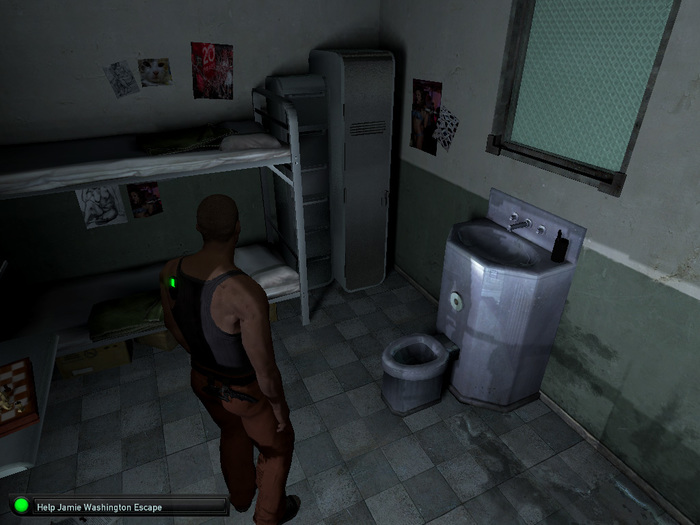
Task: Click the green objective indicator light
Action: 21,506
